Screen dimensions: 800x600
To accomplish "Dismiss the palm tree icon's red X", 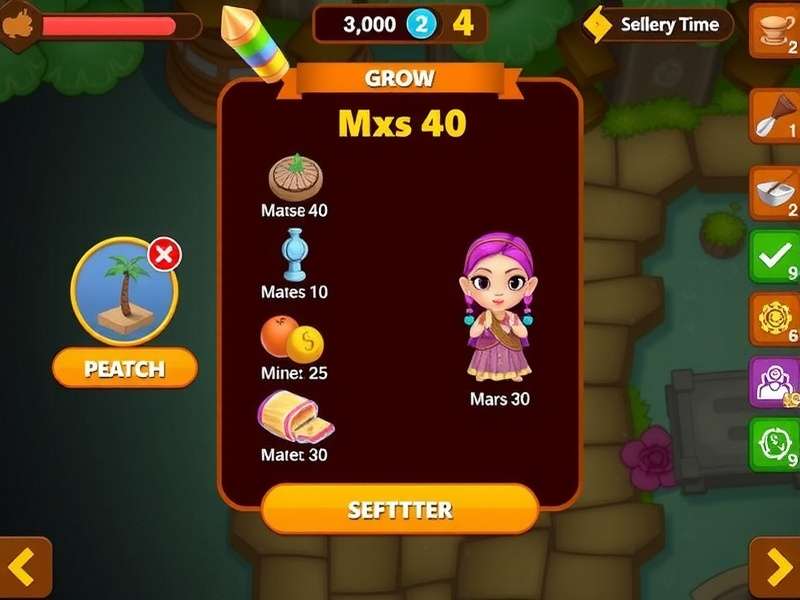I will tap(165, 256).
